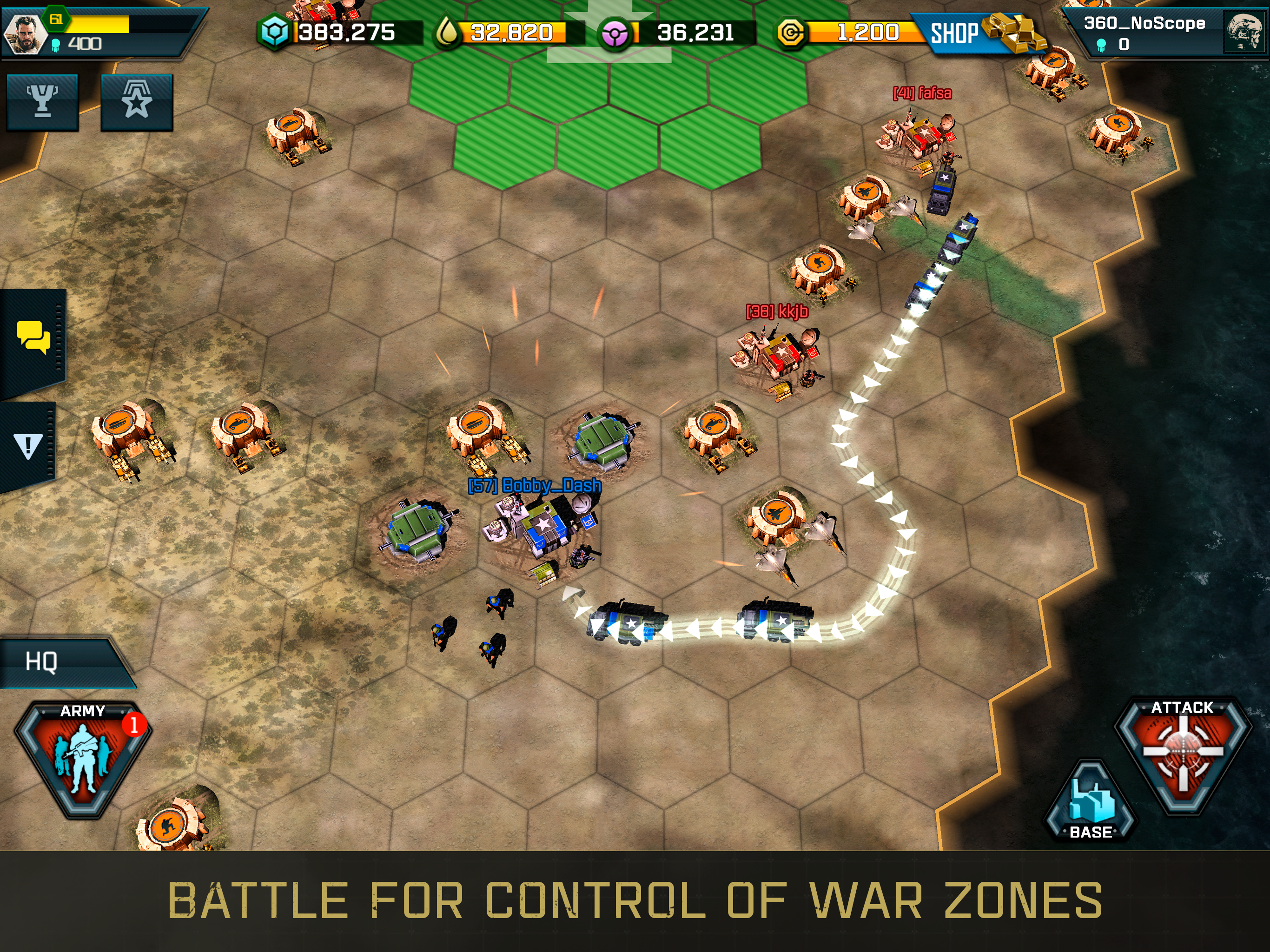Open the trophy leaderboard button

coord(42,102)
